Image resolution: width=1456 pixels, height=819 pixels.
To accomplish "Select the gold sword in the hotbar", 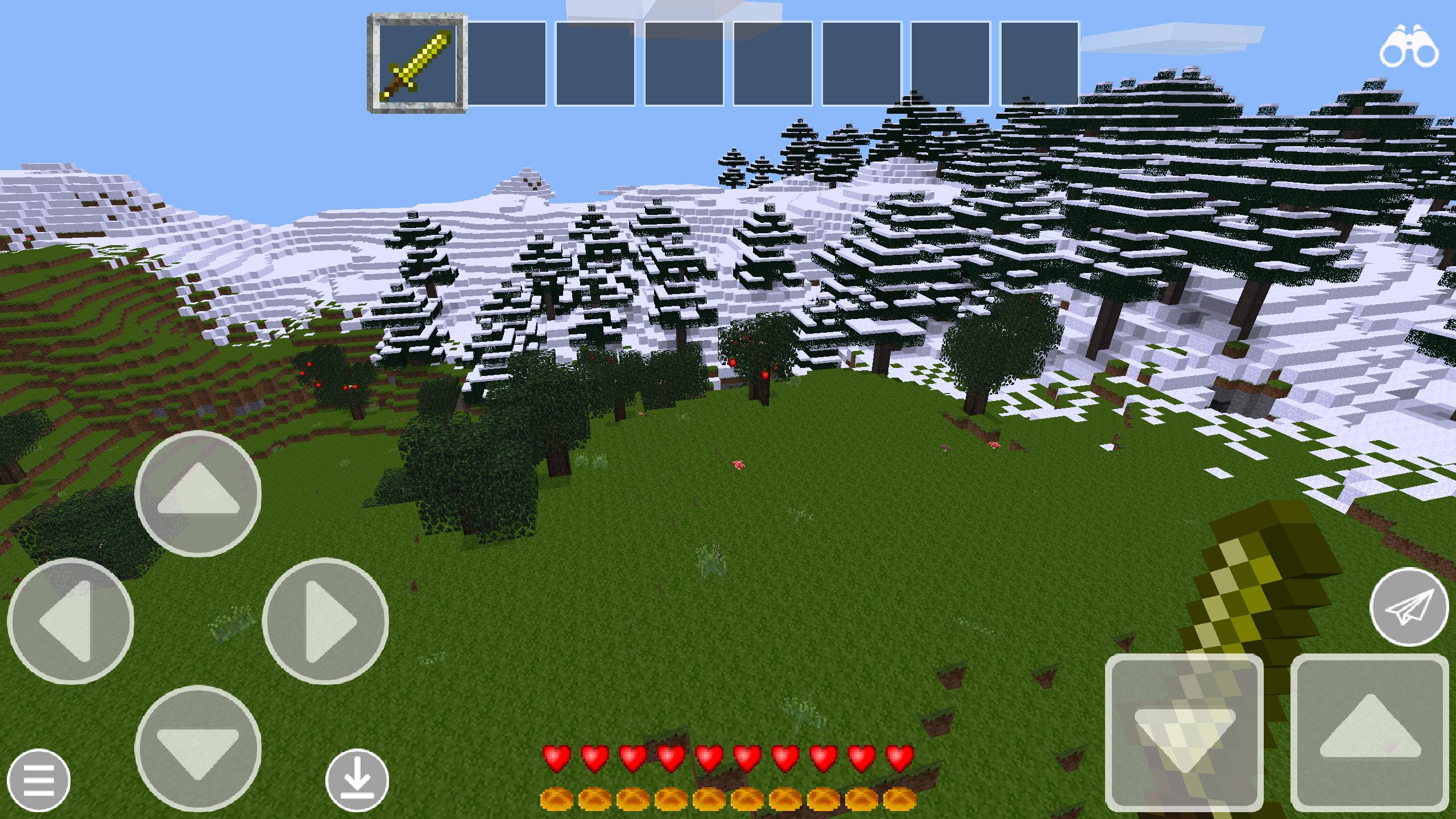I will (x=418, y=63).
